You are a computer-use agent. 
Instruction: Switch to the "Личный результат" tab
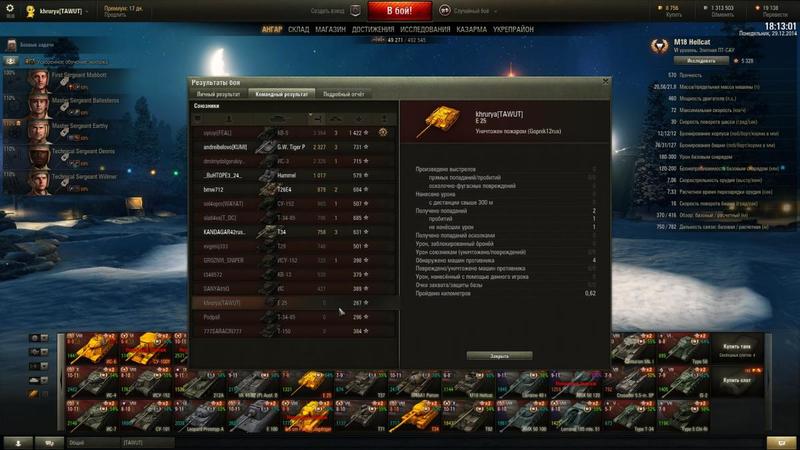click(x=217, y=94)
